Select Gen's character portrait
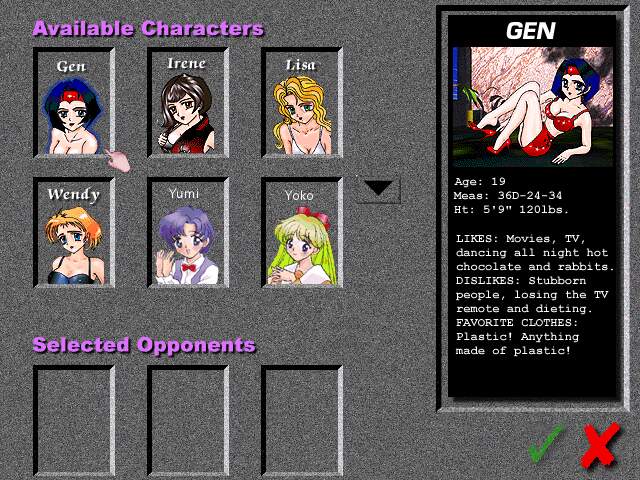The image size is (640, 480). point(73,103)
